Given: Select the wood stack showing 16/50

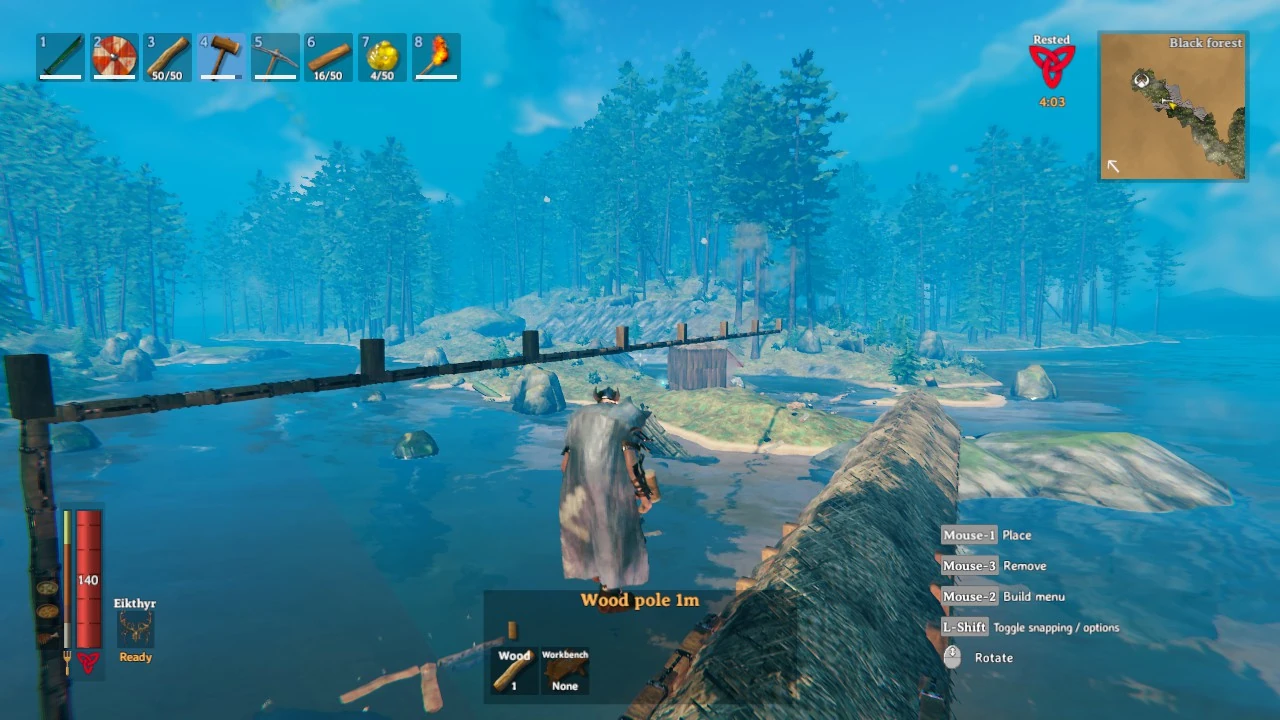Looking at the screenshot, I should click(328, 57).
